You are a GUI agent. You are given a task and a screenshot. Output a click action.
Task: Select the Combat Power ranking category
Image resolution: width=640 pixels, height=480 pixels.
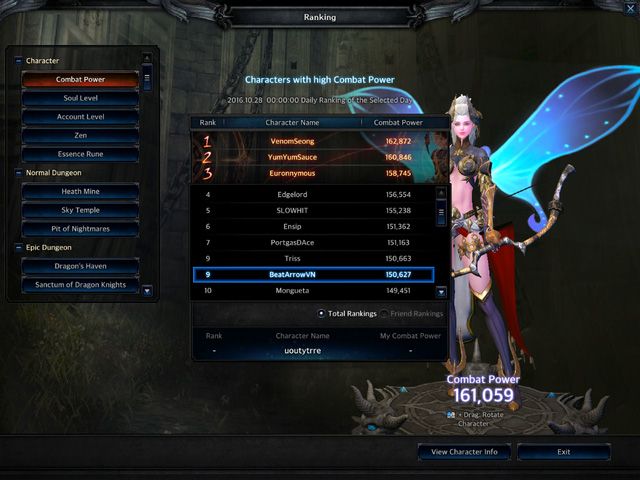pos(80,79)
